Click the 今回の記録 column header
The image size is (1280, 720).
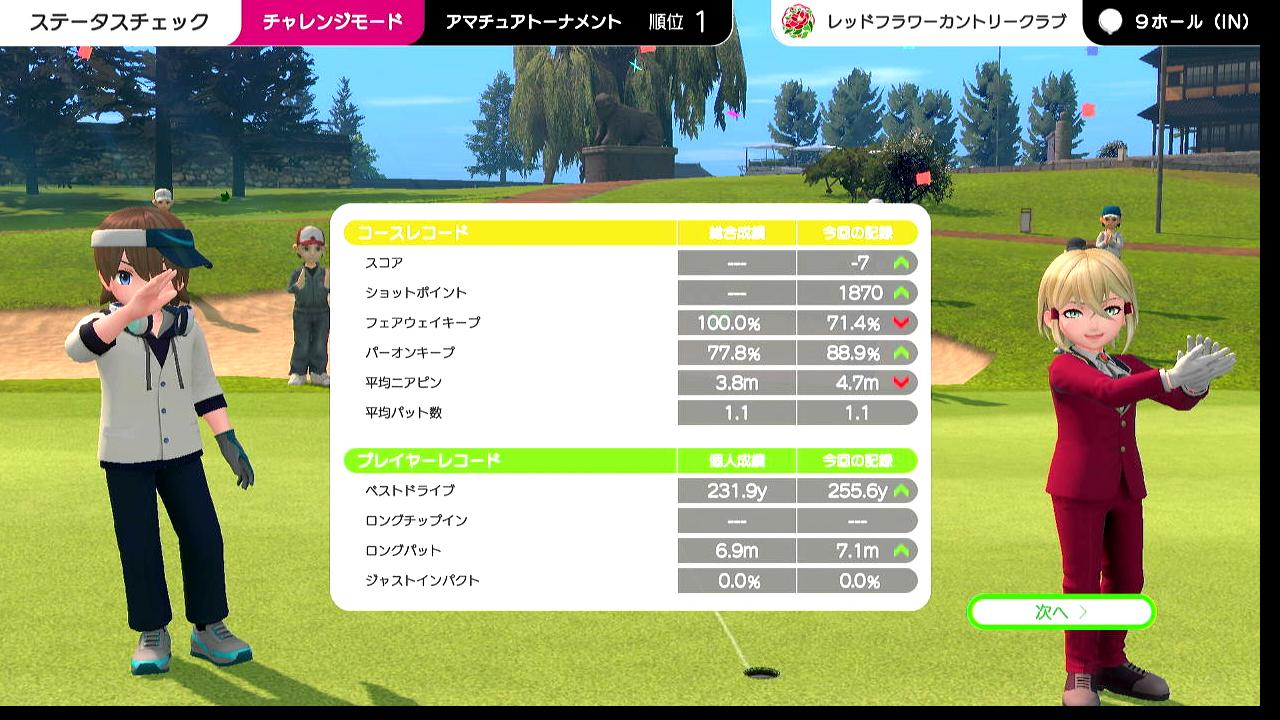(857, 231)
